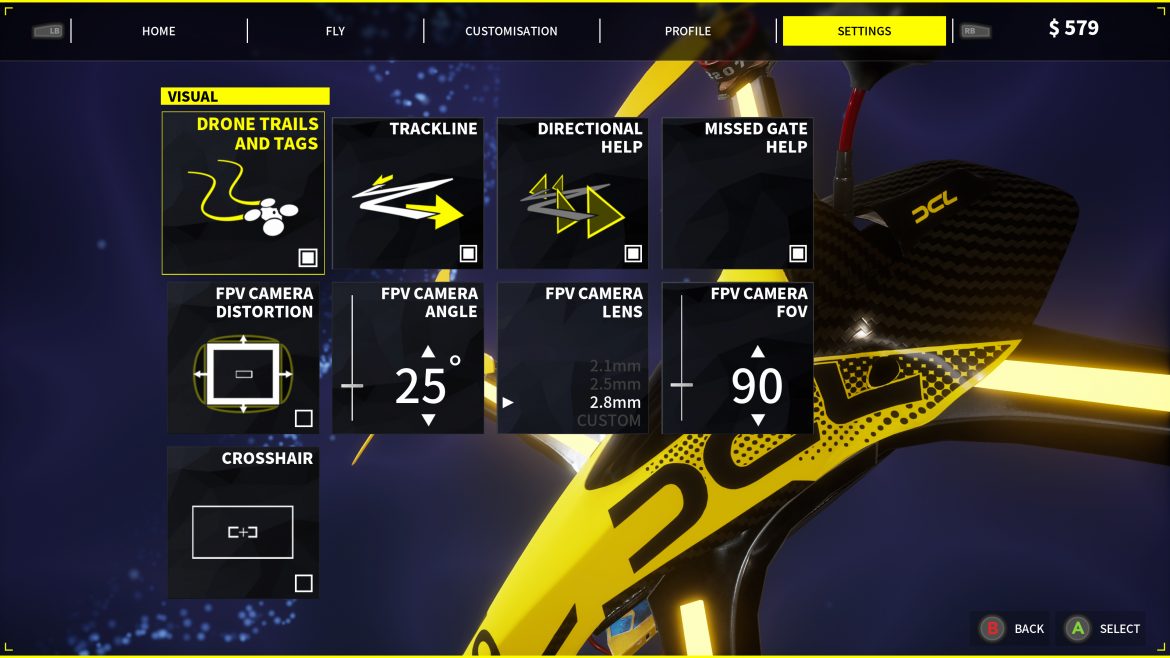Select the Custom camera lens option

tap(609, 421)
